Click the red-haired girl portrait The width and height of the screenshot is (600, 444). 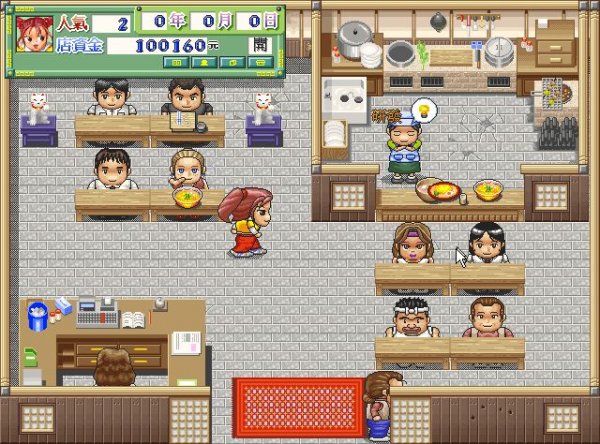tap(33, 33)
